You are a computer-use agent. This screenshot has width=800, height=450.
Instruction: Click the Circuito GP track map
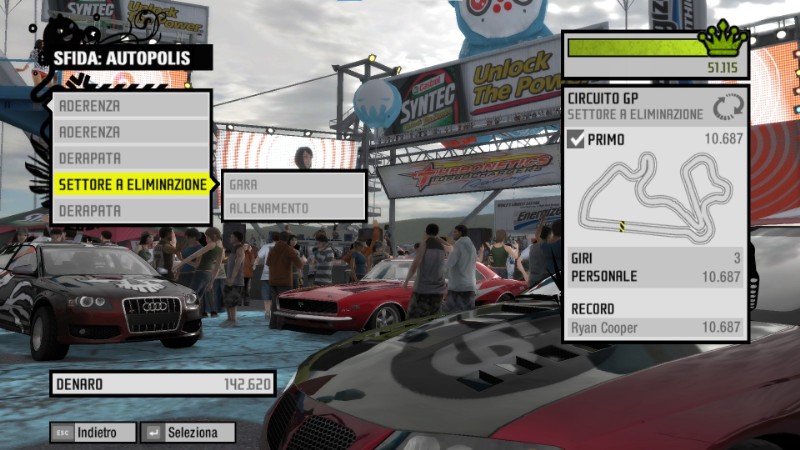point(655,195)
